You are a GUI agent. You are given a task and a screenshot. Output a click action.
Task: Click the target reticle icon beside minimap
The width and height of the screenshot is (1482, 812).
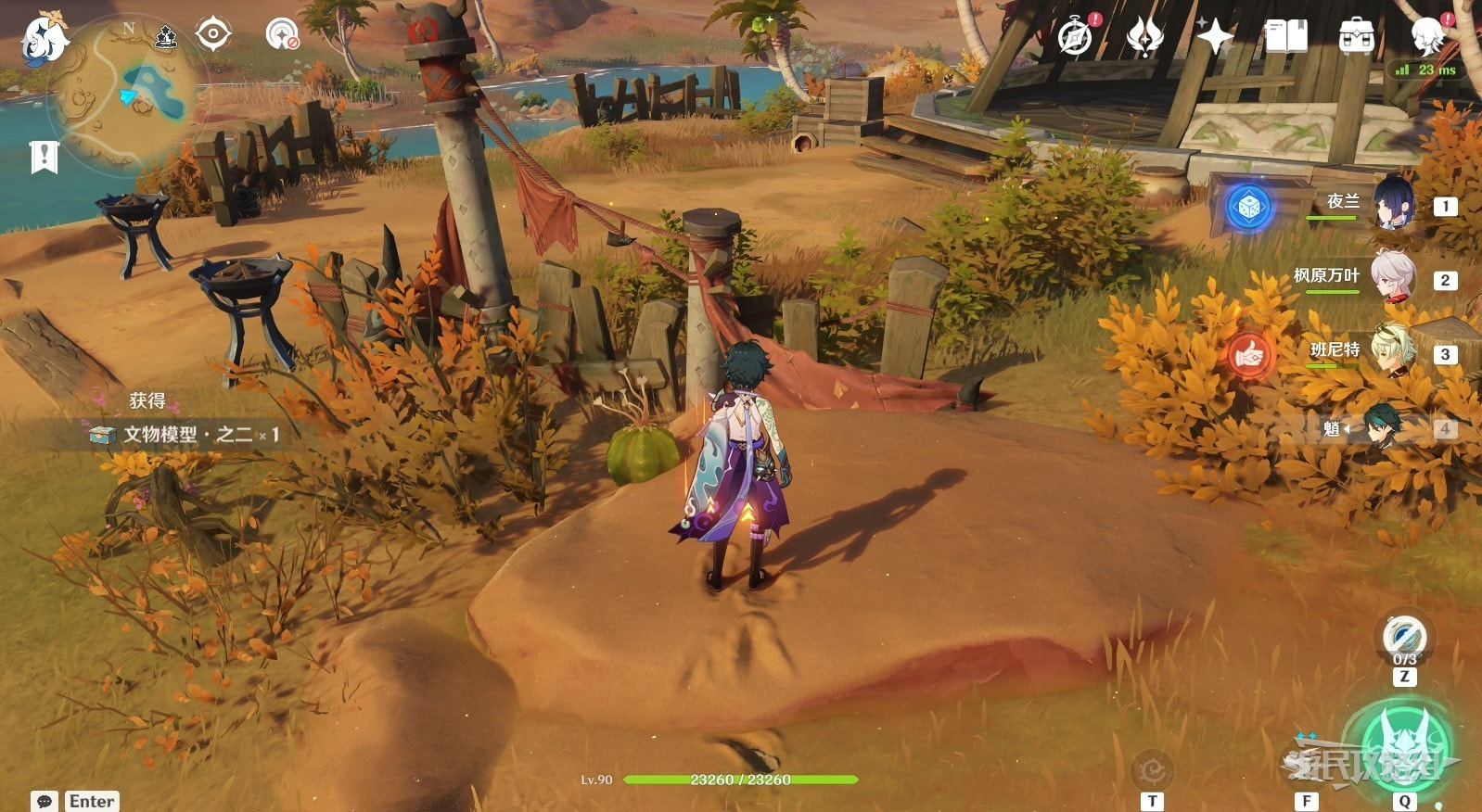tap(212, 35)
